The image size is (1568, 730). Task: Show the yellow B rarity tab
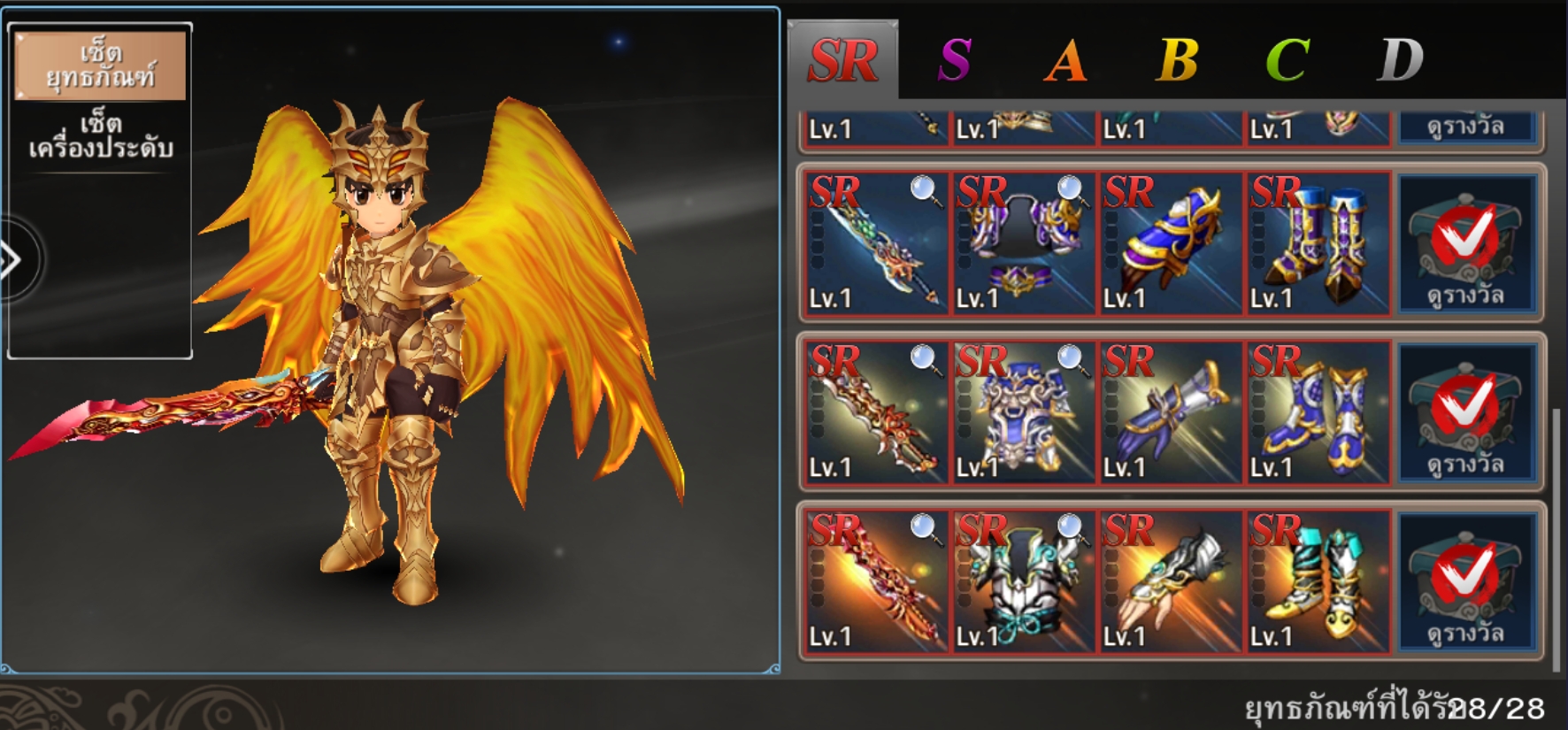click(x=1177, y=60)
